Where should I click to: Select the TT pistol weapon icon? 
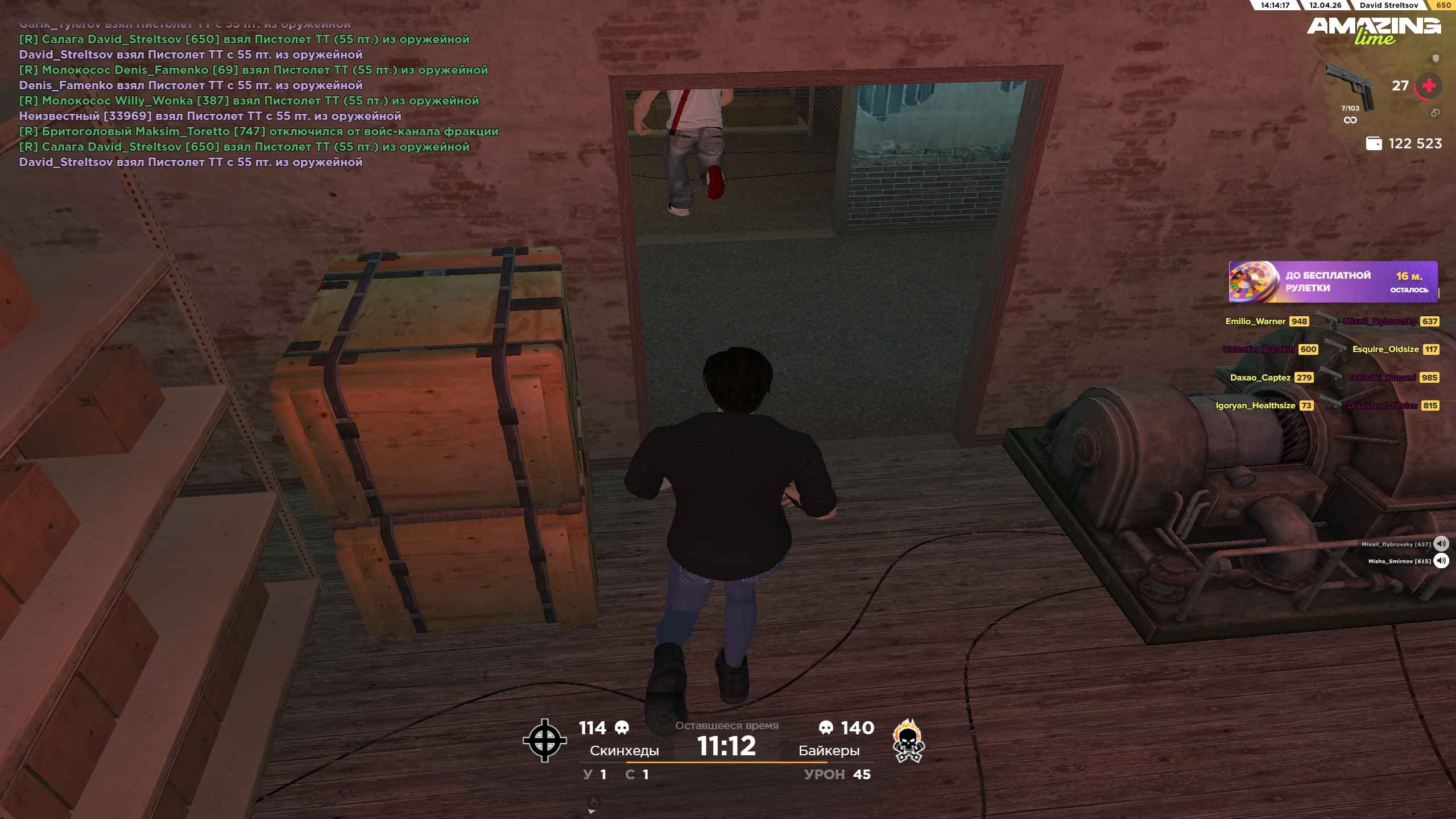pos(1350,86)
